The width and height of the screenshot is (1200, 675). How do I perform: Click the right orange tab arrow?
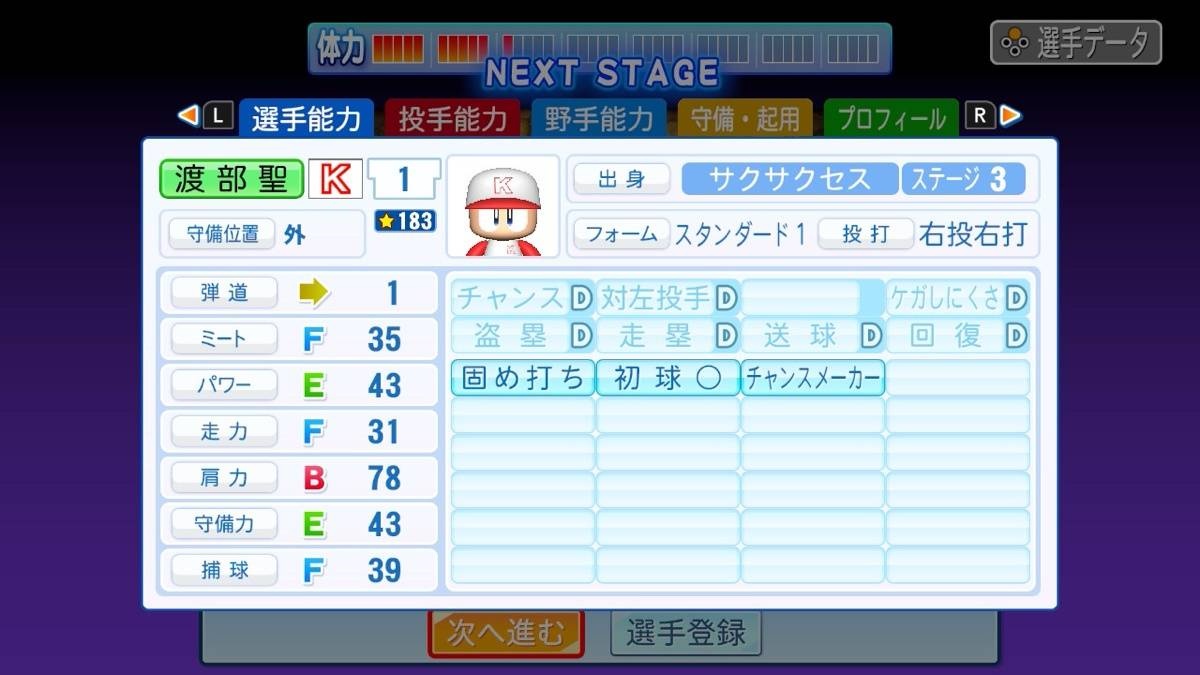click(1011, 116)
